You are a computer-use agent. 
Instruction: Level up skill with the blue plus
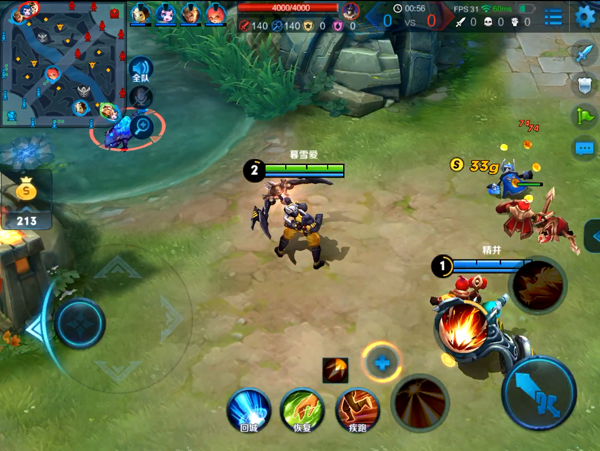point(381,363)
